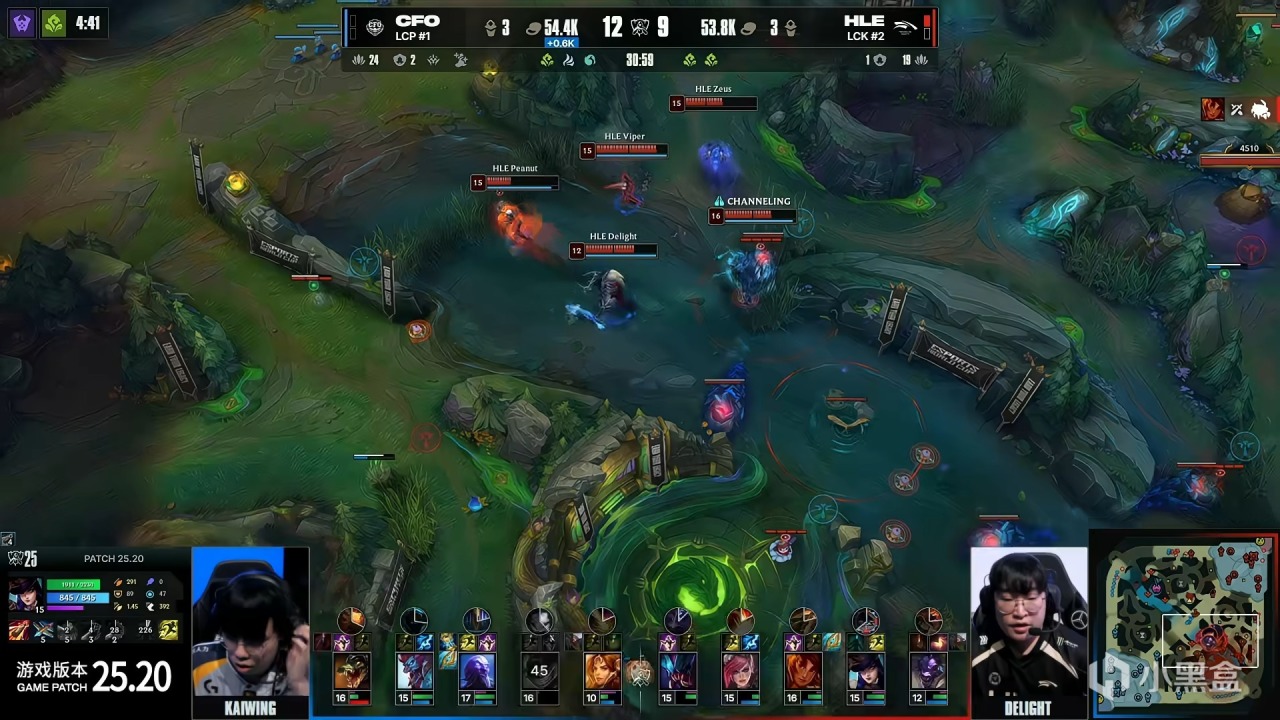Image resolution: width=1280 pixels, height=720 pixels.
Task: Click Caitlyn's portrait in the stats panel
Action: (25, 592)
